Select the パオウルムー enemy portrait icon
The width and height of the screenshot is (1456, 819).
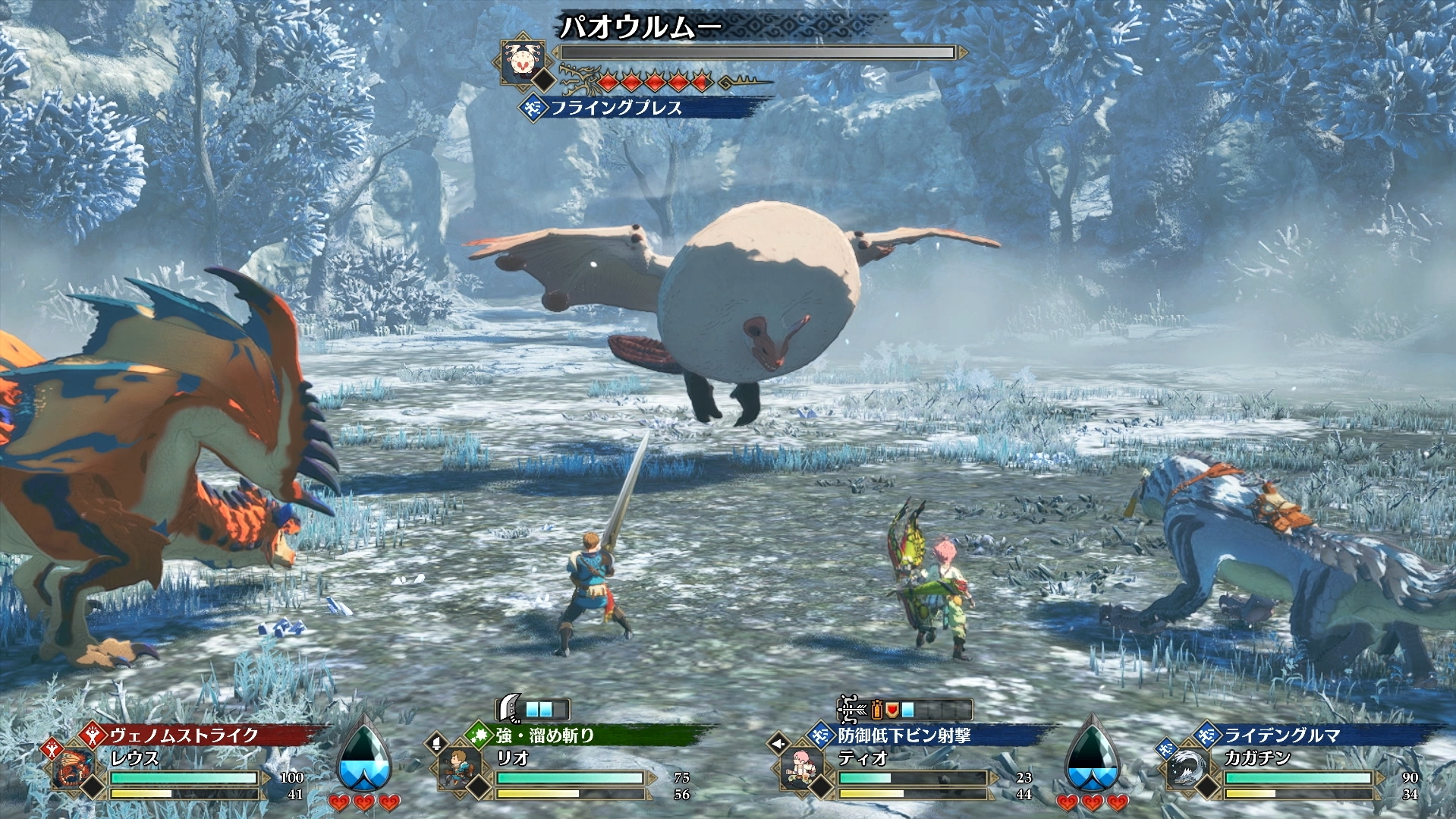(x=520, y=58)
